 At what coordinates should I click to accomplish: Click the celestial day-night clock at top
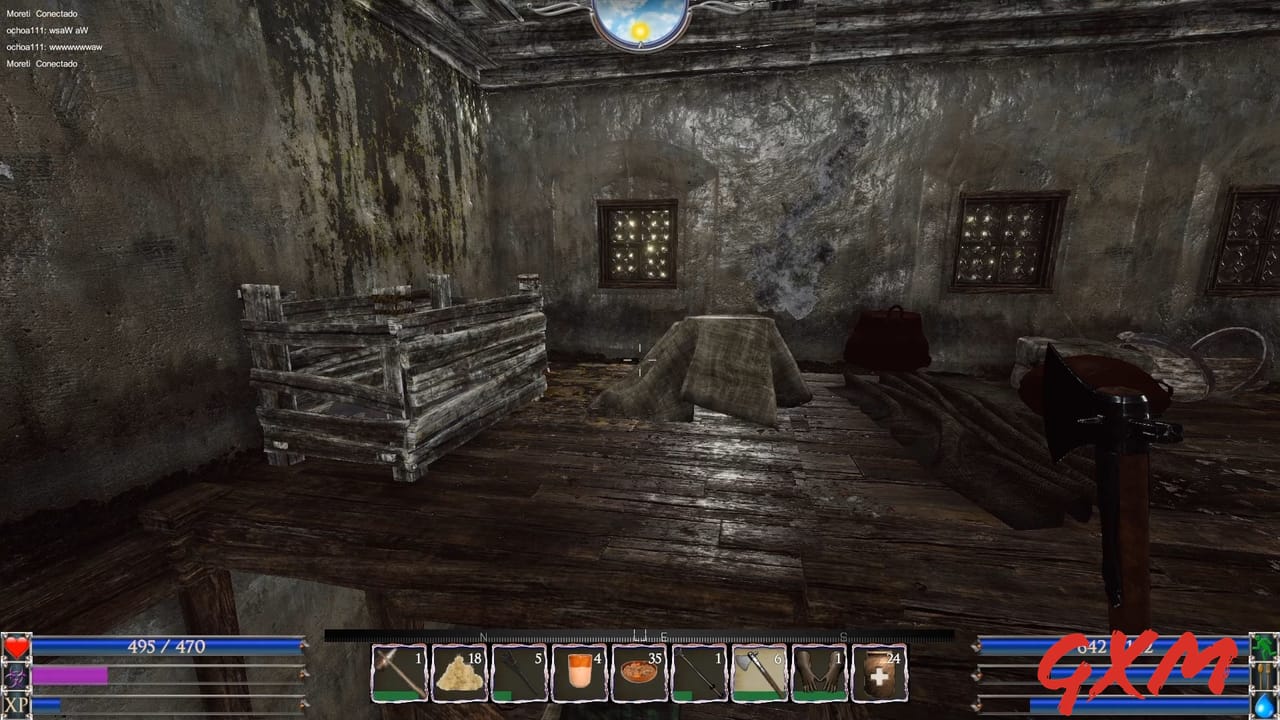tap(637, 14)
